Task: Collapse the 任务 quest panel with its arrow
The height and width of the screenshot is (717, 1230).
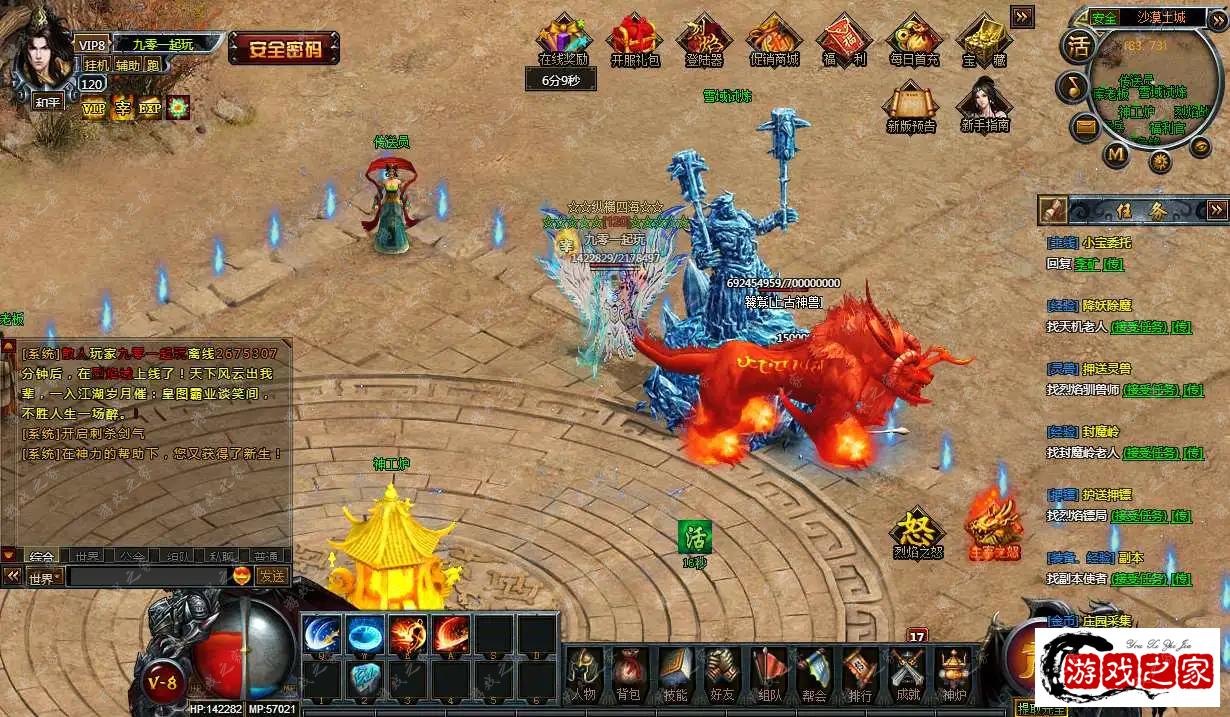Action: tap(1216, 209)
